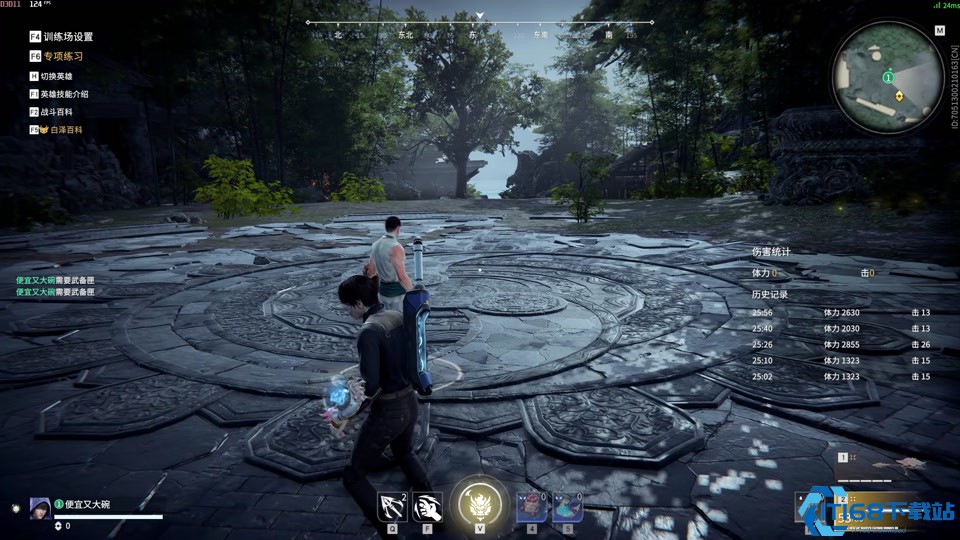Open 训练场设置 training ground settings
The width and height of the screenshot is (960, 540).
pyautogui.click(x=62, y=37)
